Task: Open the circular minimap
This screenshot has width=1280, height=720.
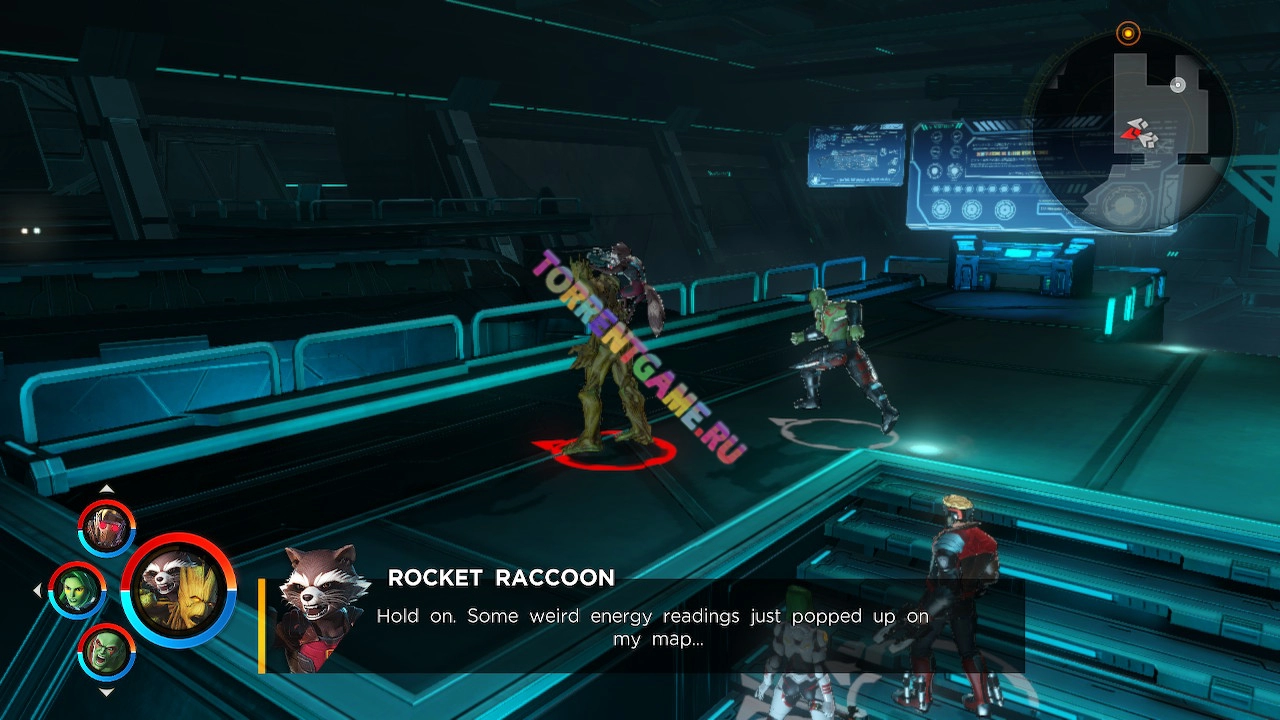Action: 1132,133
